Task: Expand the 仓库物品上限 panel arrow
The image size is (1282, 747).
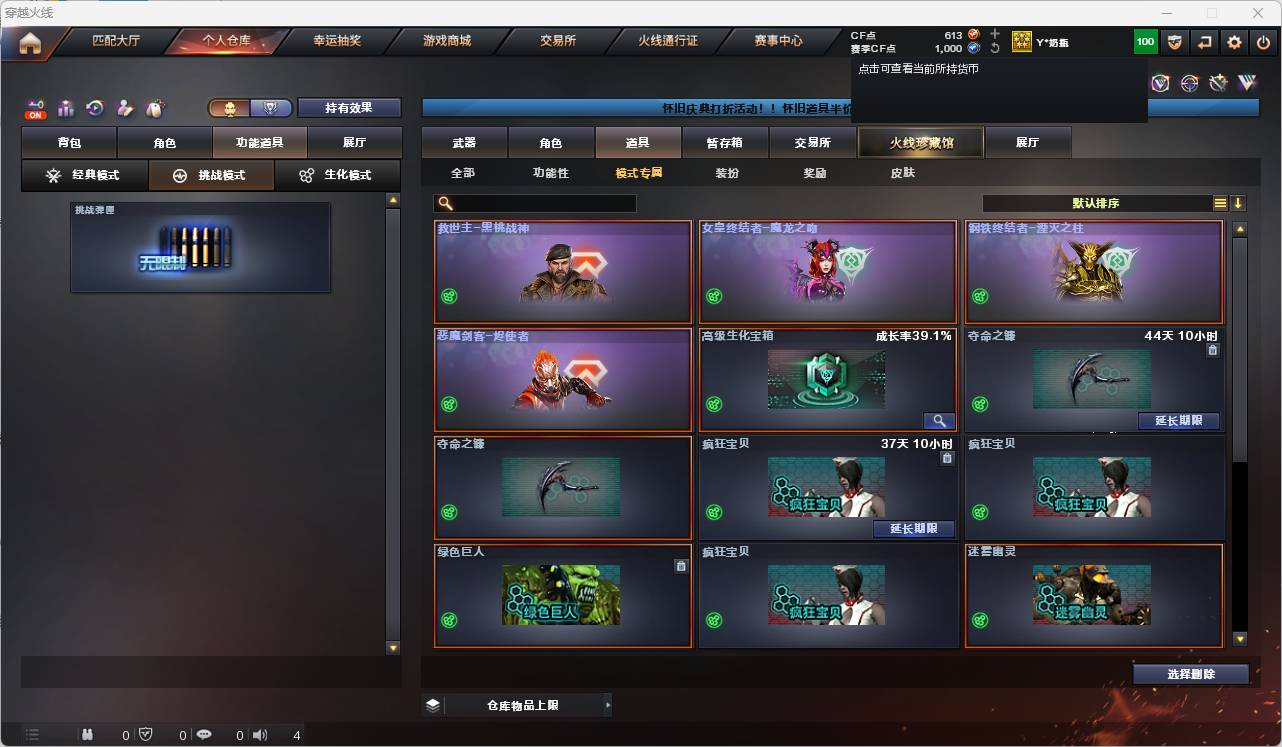Action: (608, 704)
